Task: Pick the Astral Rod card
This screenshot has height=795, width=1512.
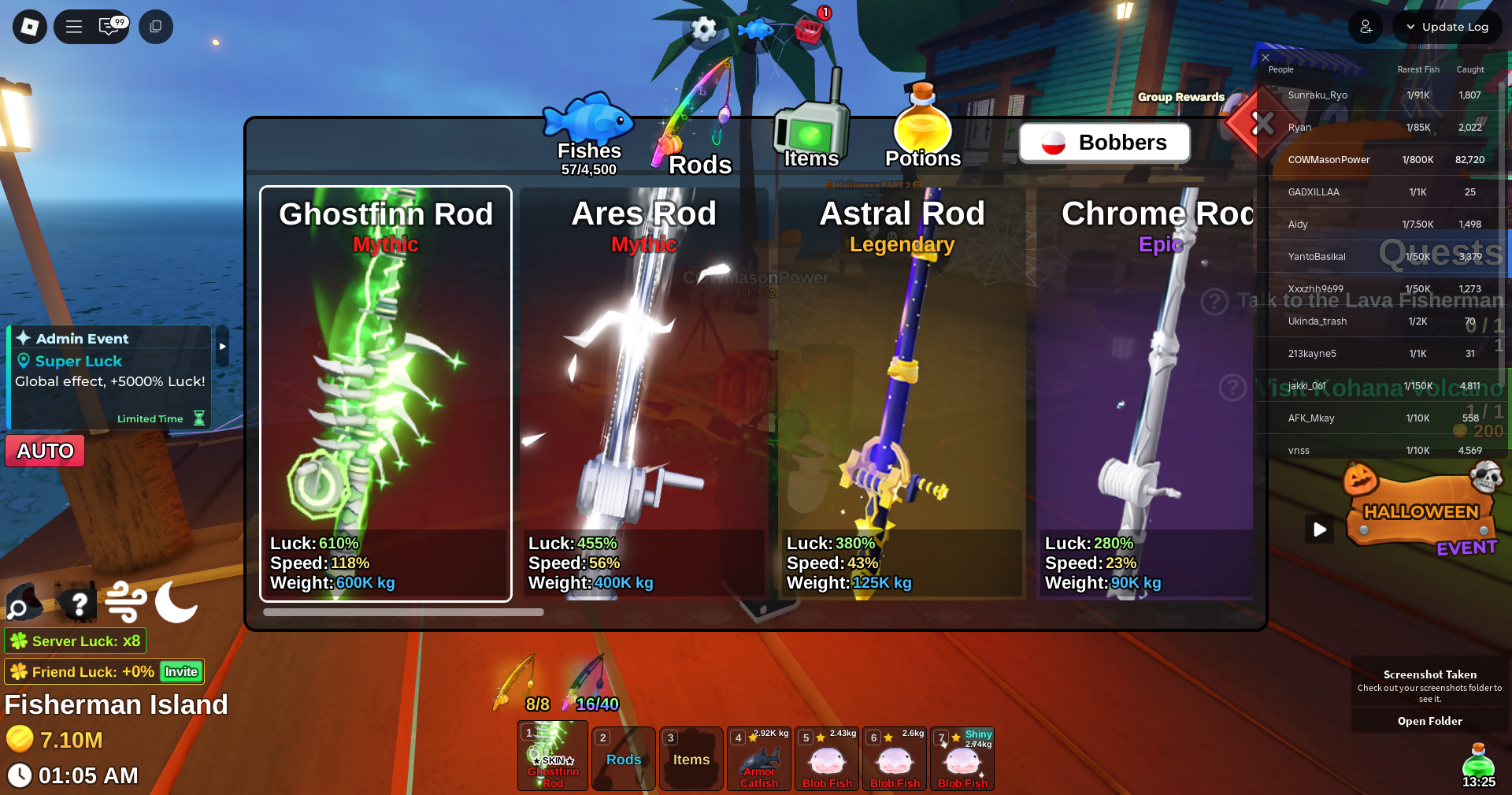Action: (x=902, y=394)
